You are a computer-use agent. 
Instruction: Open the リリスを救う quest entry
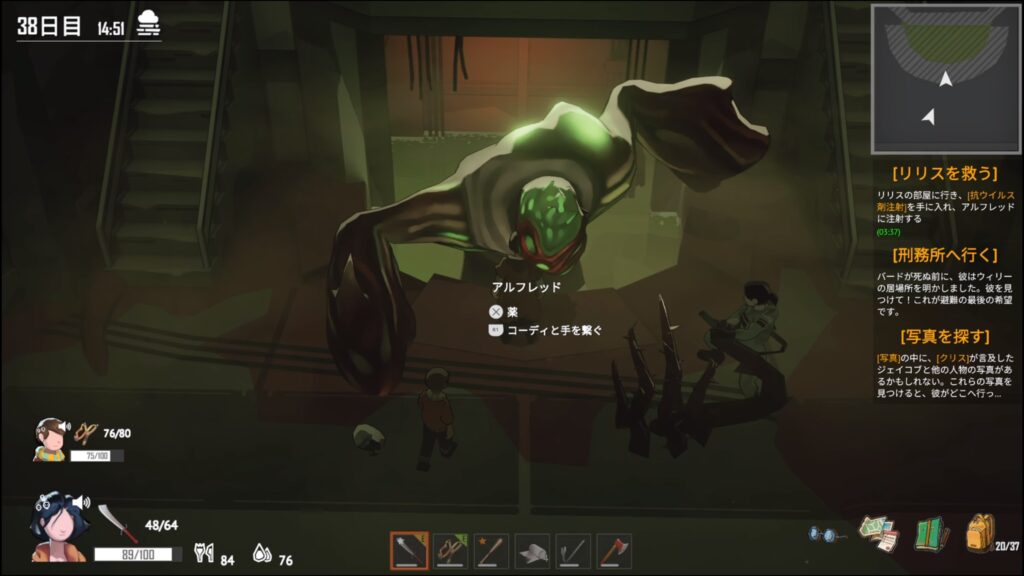click(x=945, y=173)
